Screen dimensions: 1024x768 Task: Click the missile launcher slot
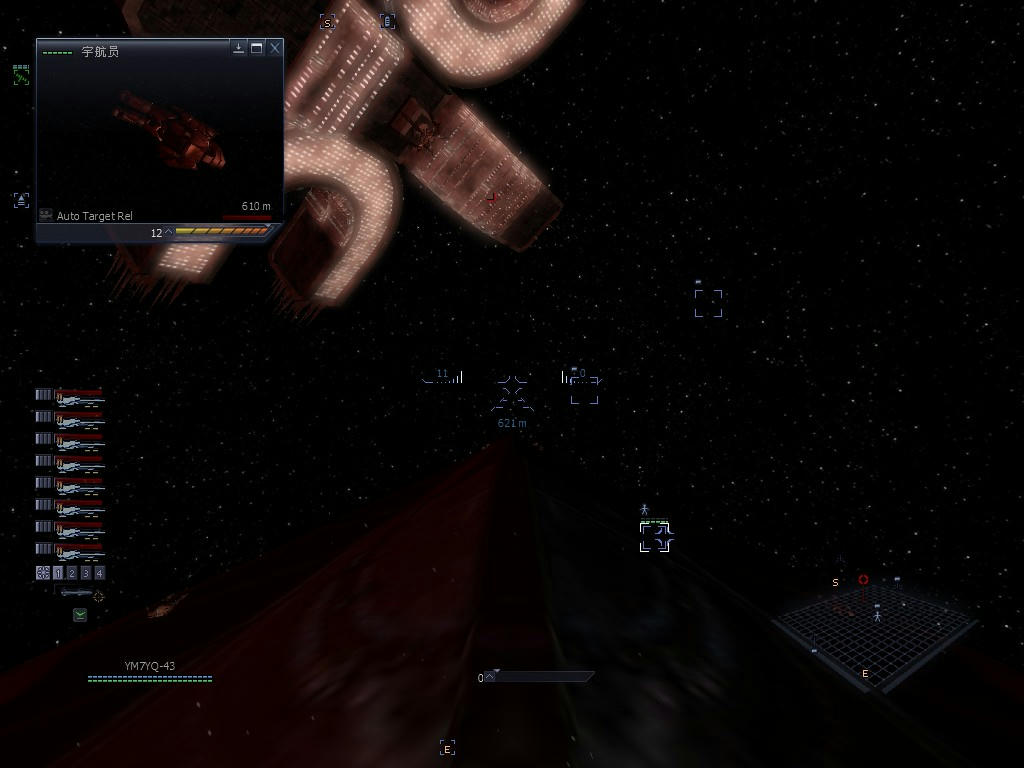76,594
